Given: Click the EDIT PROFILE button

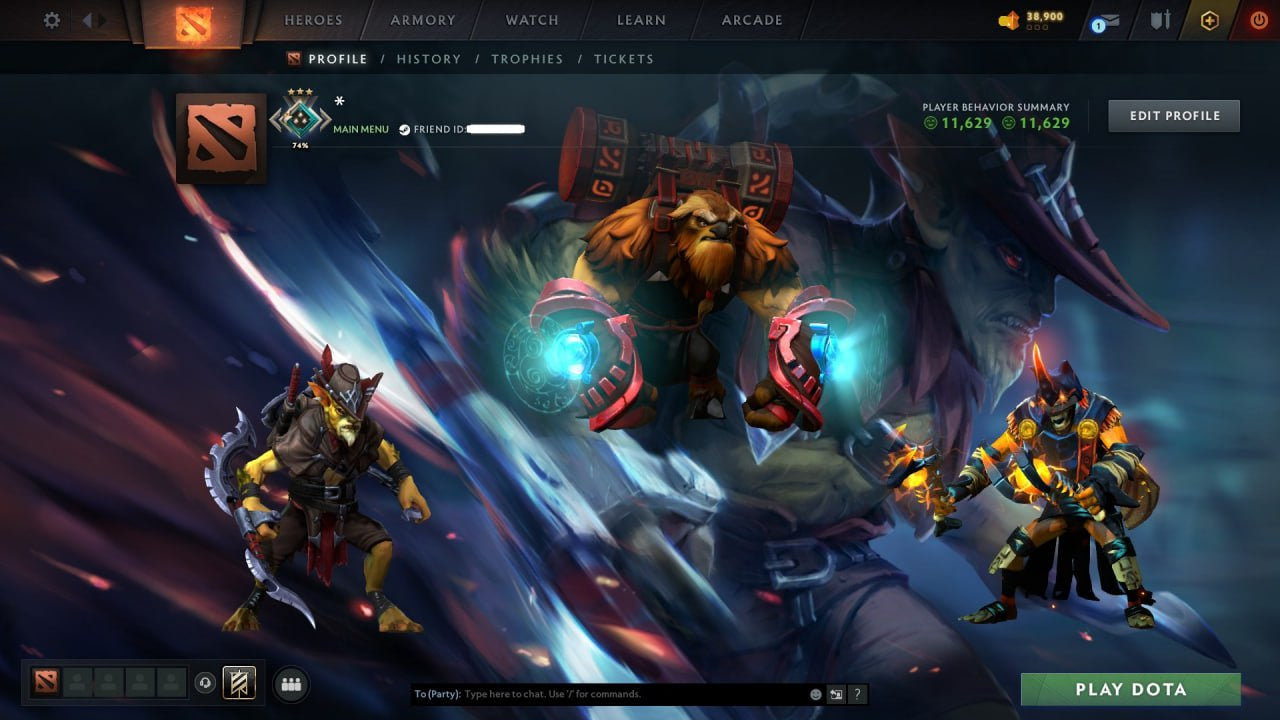Looking at the screenshot, I should click(x=1174, y=115).
